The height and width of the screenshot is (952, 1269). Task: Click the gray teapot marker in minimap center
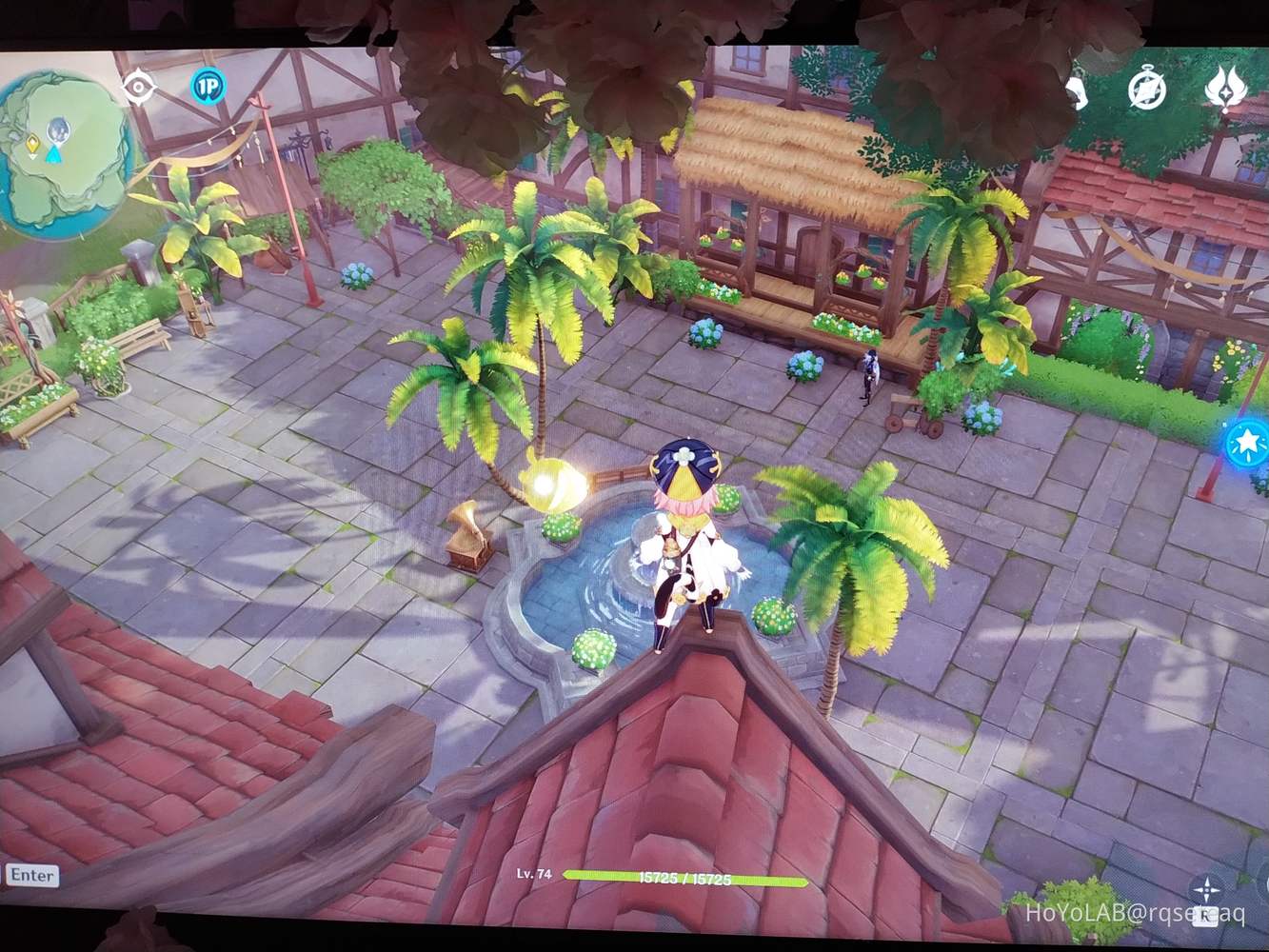tap(59, 129)
